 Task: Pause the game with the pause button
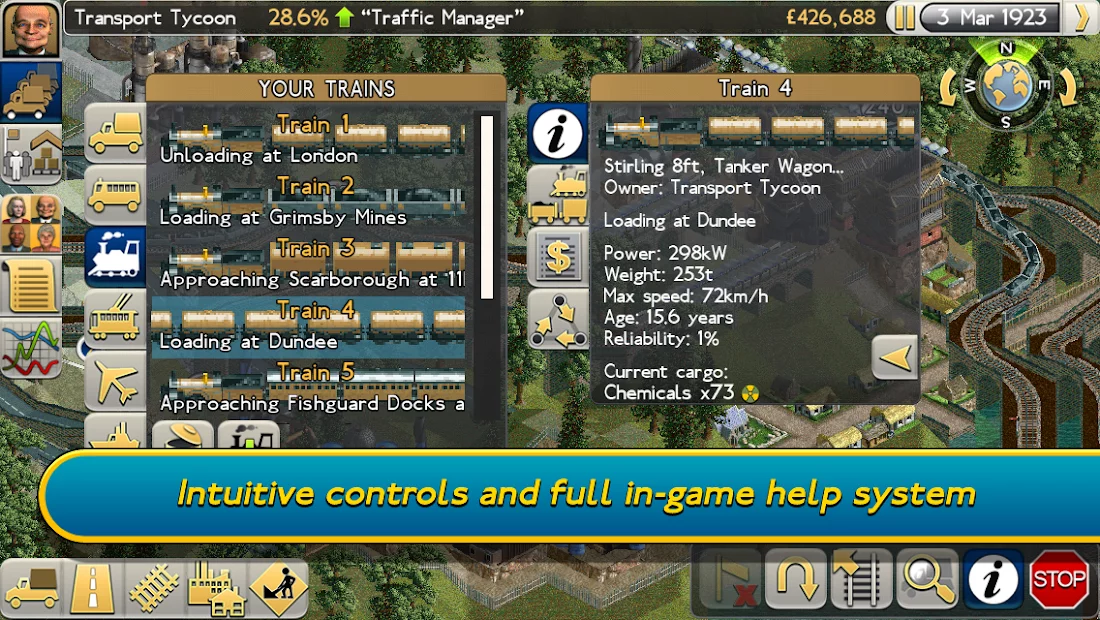(904, 18)
